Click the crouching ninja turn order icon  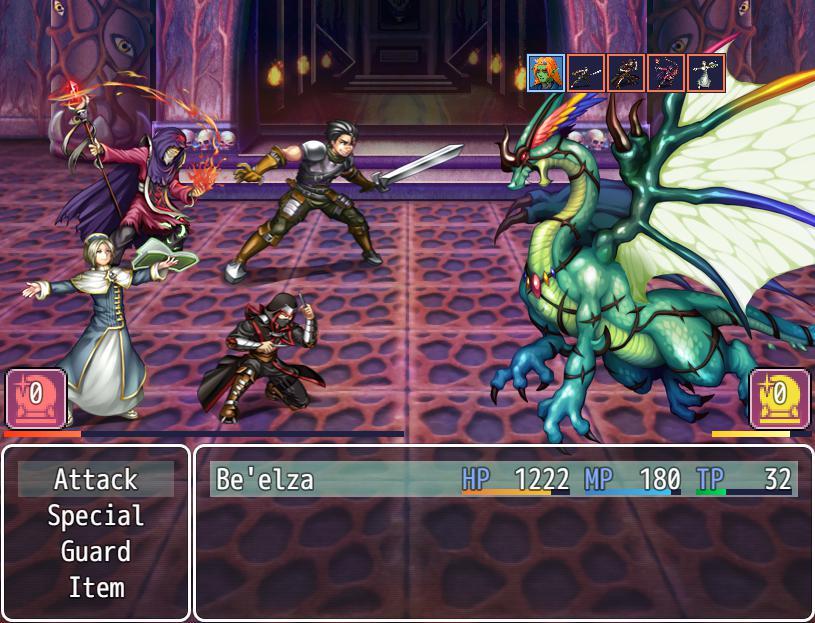[626, 73]
